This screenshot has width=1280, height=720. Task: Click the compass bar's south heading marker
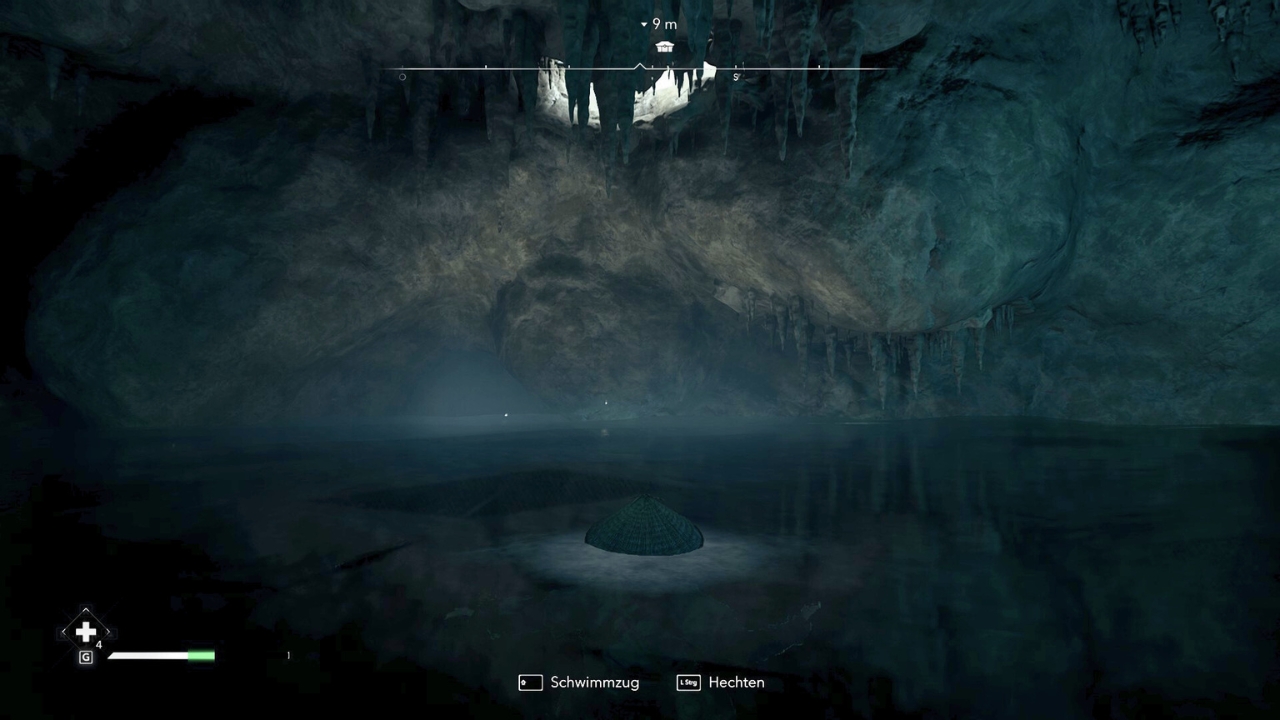pyautogui.click(x=736, y=77)
